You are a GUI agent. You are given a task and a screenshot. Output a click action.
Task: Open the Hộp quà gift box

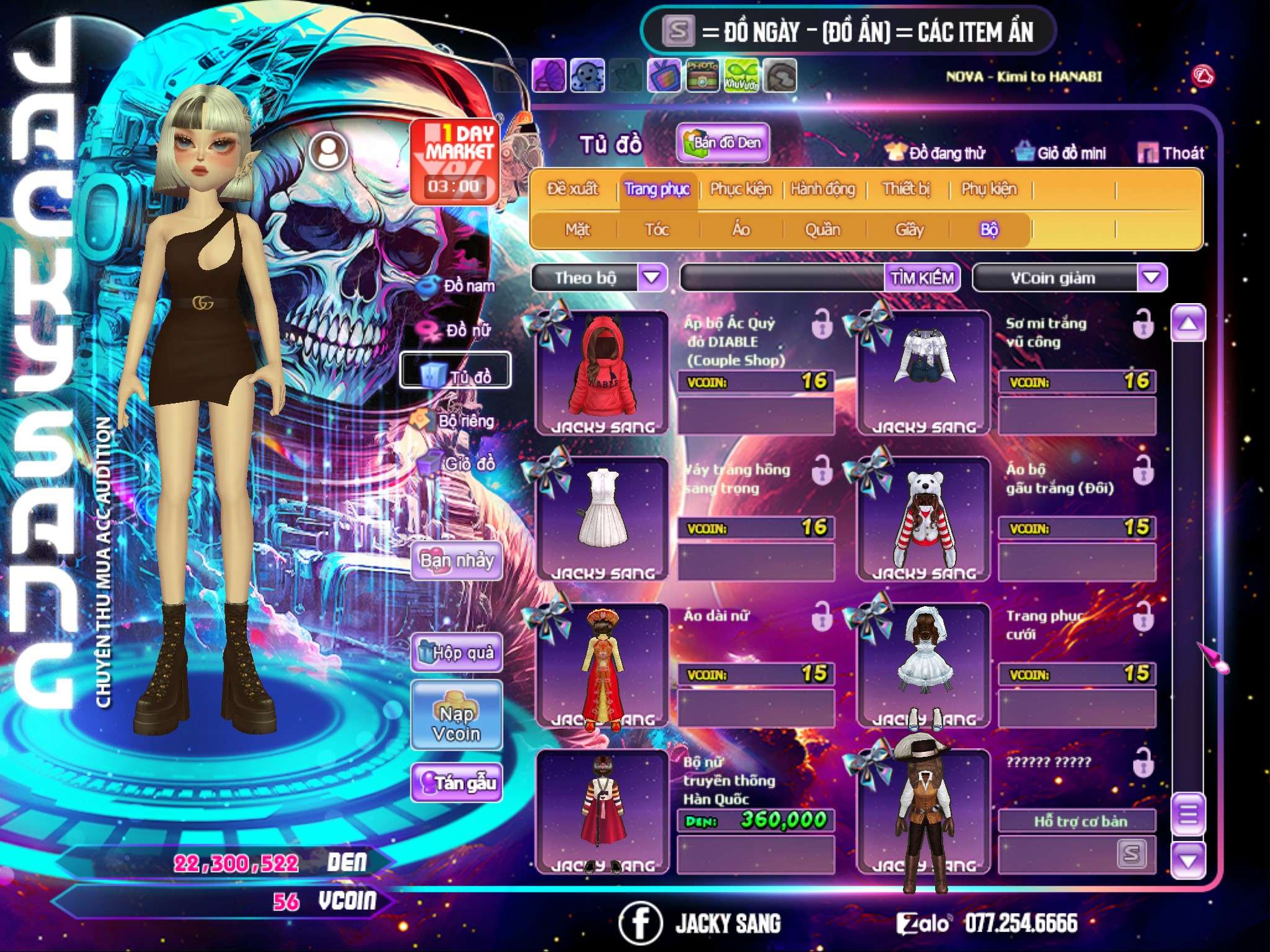(457, 653)
